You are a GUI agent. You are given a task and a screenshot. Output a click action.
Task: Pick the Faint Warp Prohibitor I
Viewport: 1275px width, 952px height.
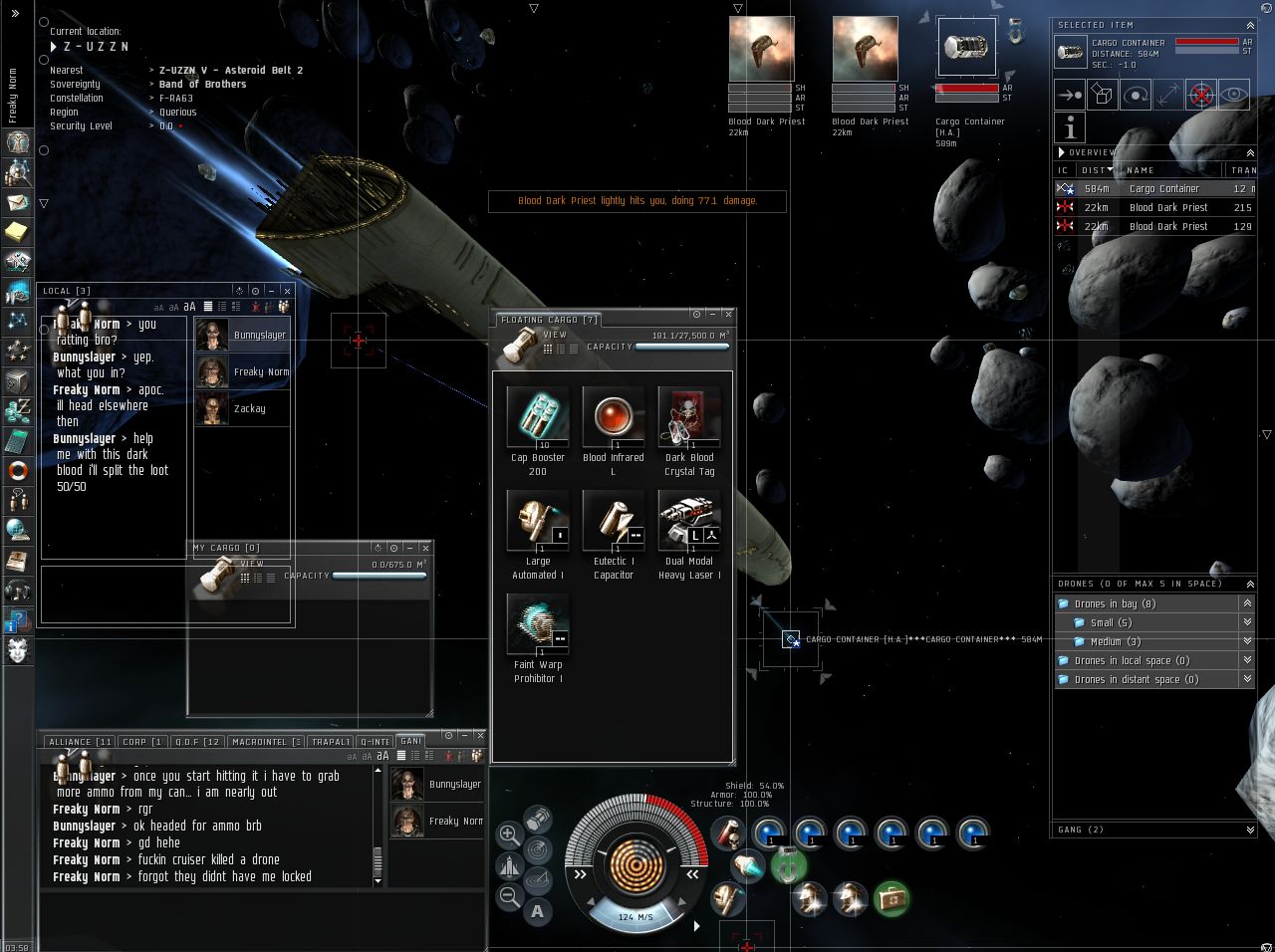click(538, 624)
